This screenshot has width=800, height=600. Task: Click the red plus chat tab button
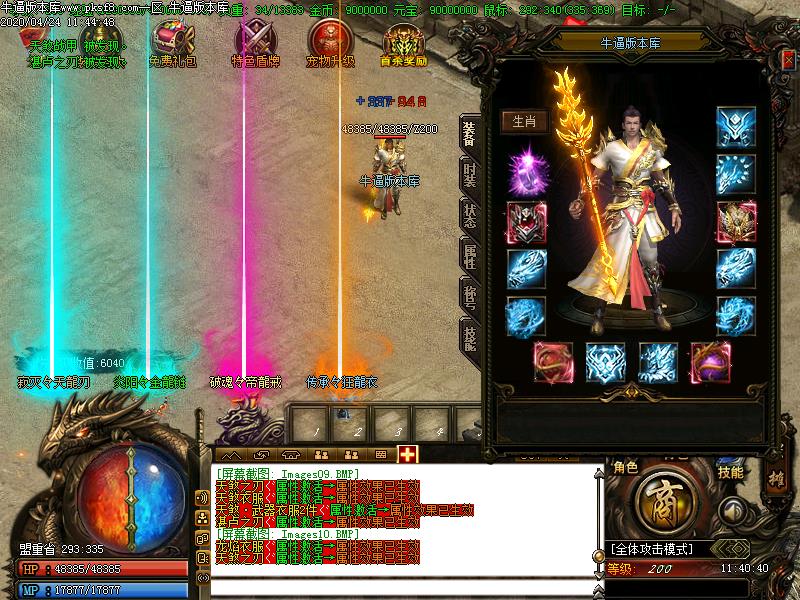[x=407, y=454]
